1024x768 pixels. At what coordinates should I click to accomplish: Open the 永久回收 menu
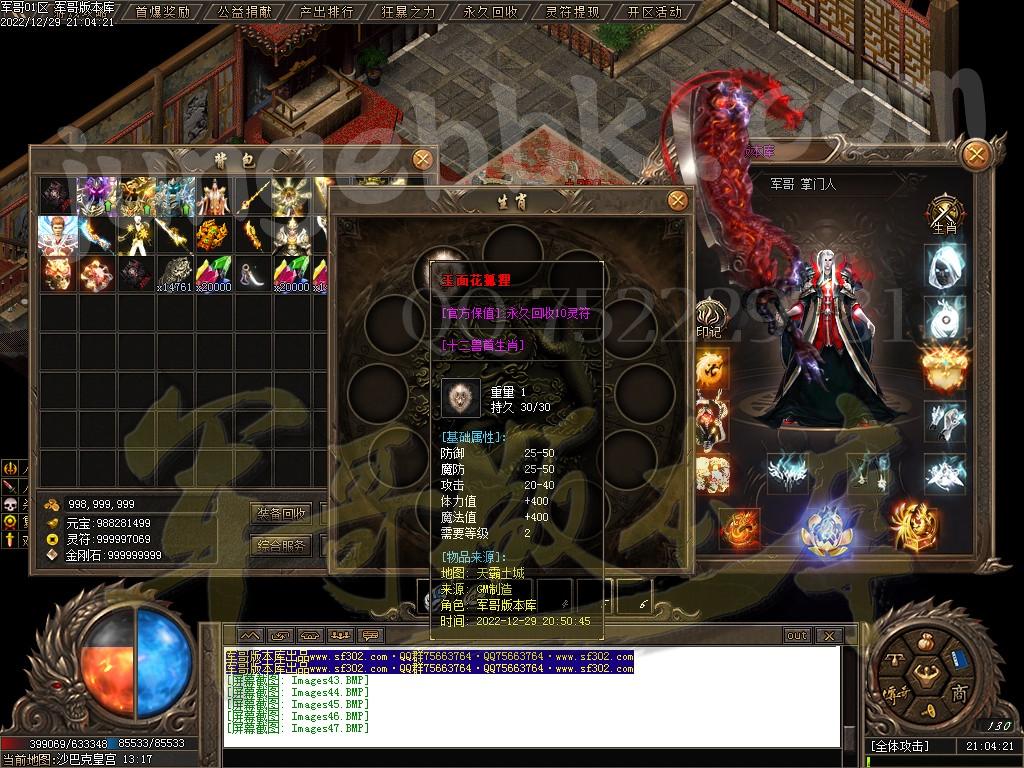coord(490,12)
